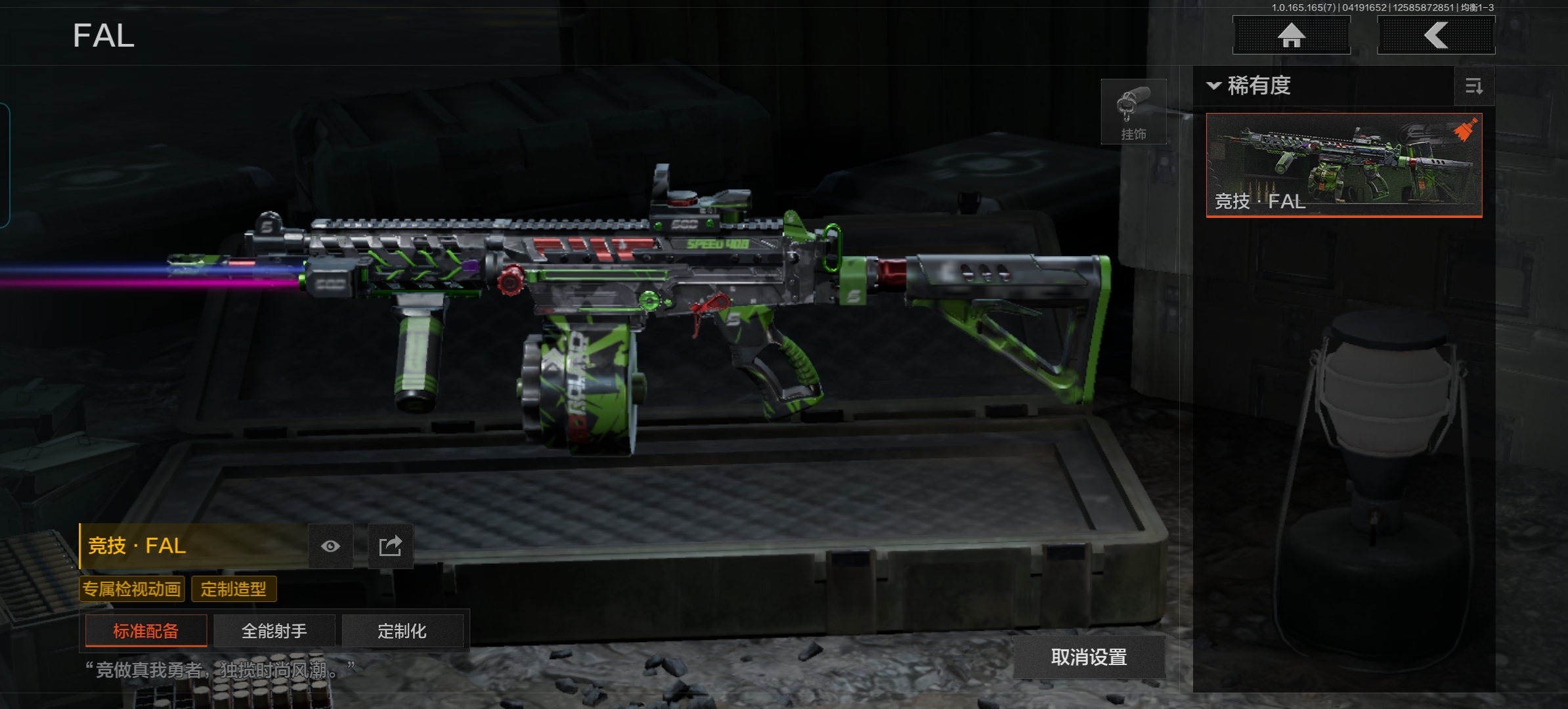Screen dimensions: 1568x709
Task: Return to the home screen
Action: (x=1291, y=35)
